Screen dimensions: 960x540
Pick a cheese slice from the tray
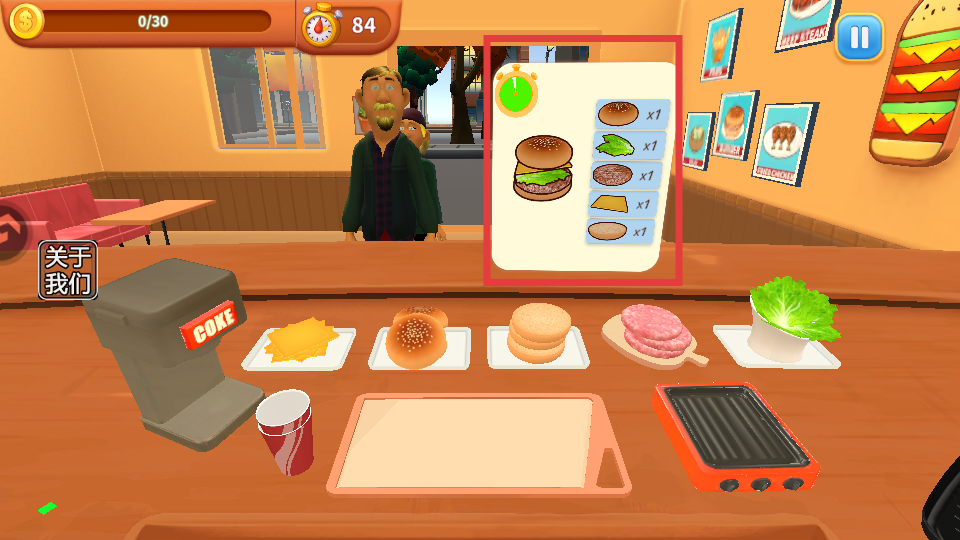point(298,341)
